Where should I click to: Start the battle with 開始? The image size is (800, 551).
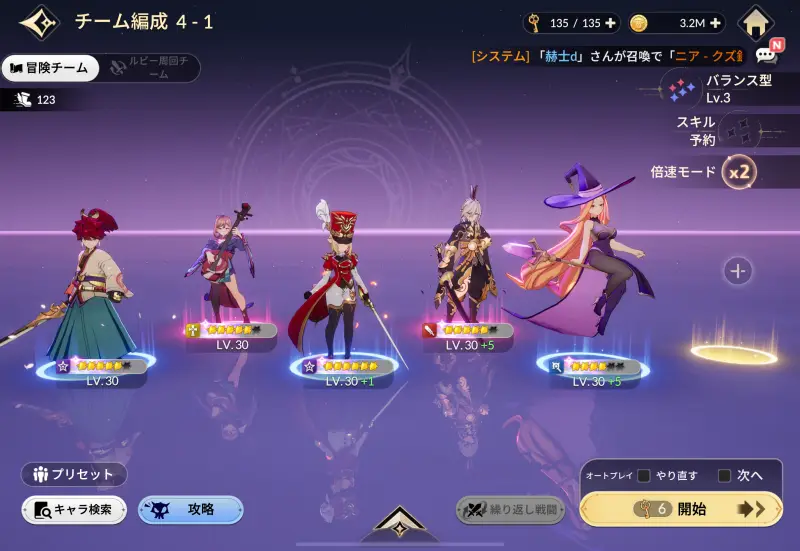click(x=680, y=509)
